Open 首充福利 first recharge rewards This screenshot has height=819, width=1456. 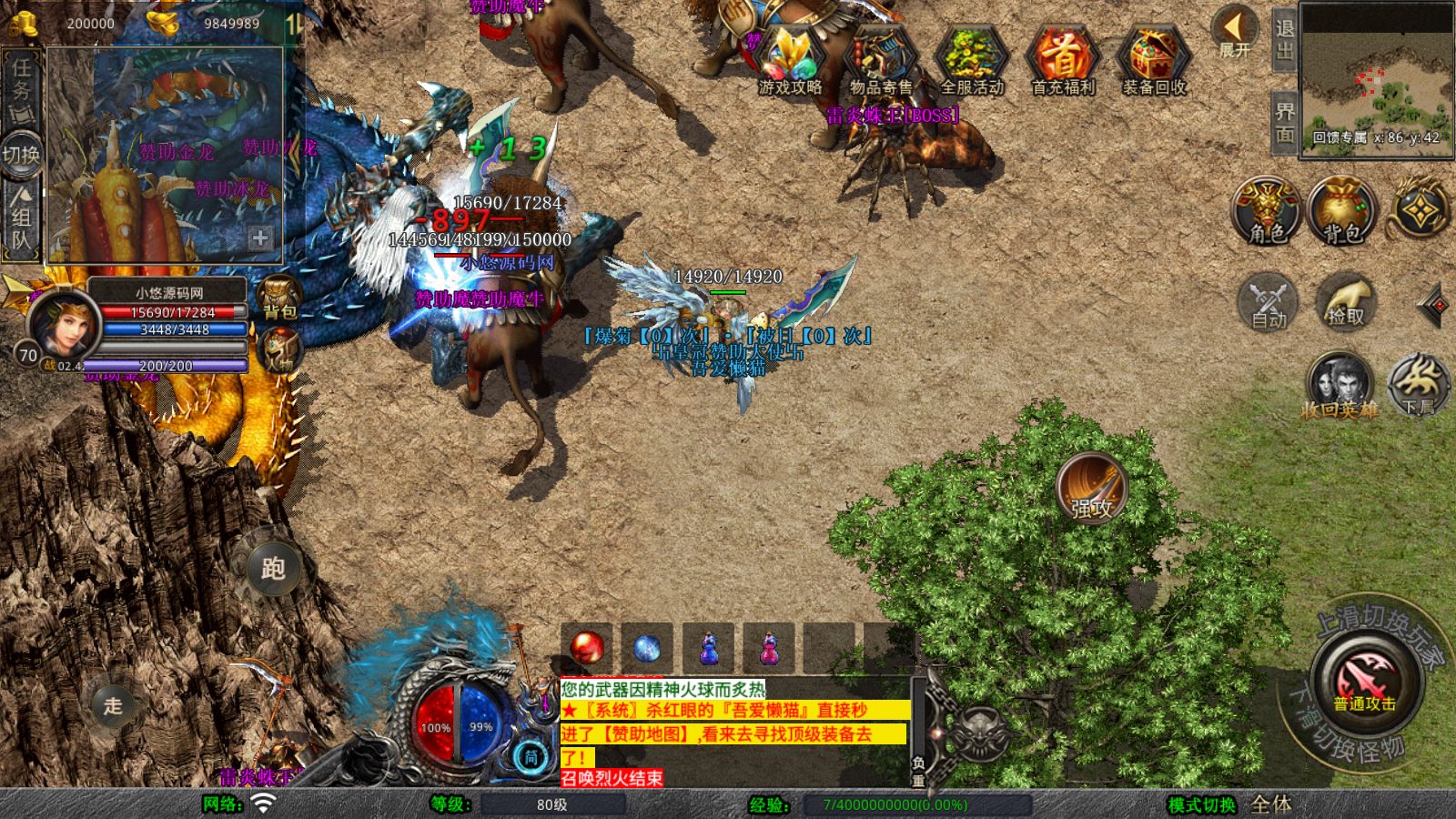tap(1063, 60)
